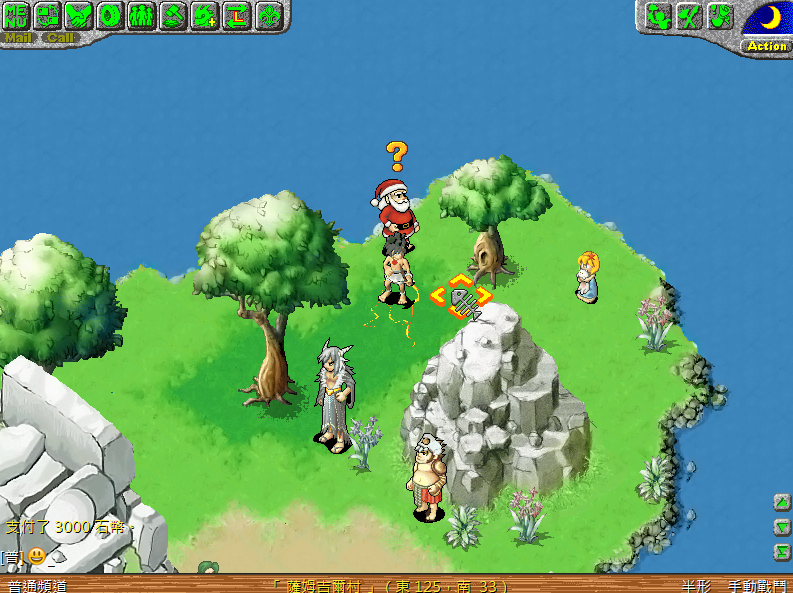Select the figure with raised arm icon
The image size is (793, 593).
point(656,16)
